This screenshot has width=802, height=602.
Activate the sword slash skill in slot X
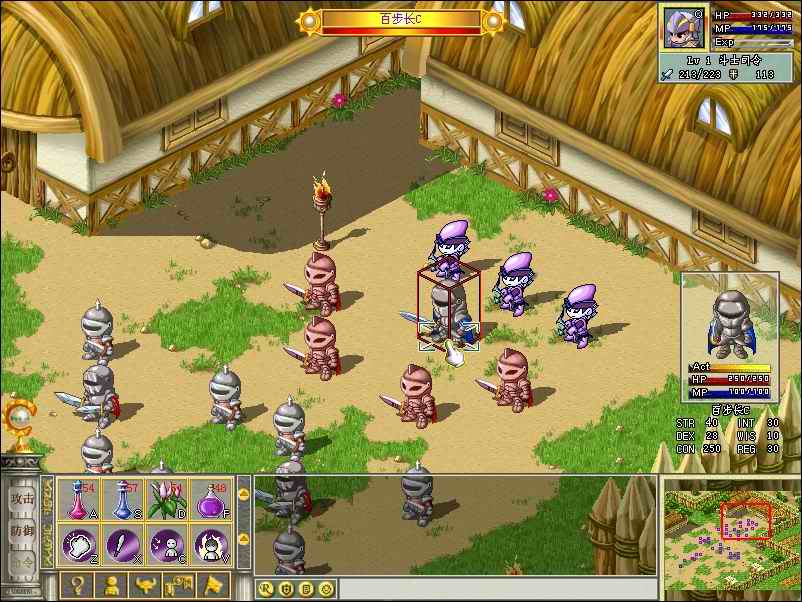click(122, 546)
